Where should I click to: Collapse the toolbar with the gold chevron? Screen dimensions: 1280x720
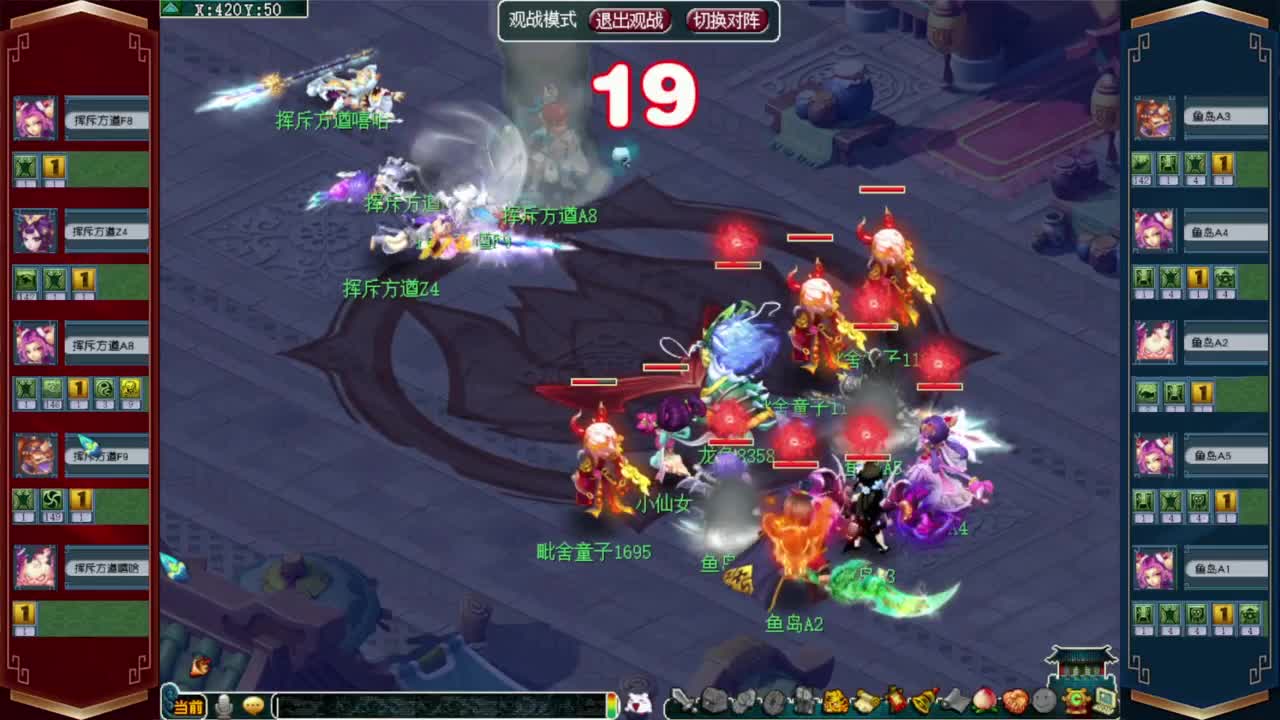(1073, 701)
